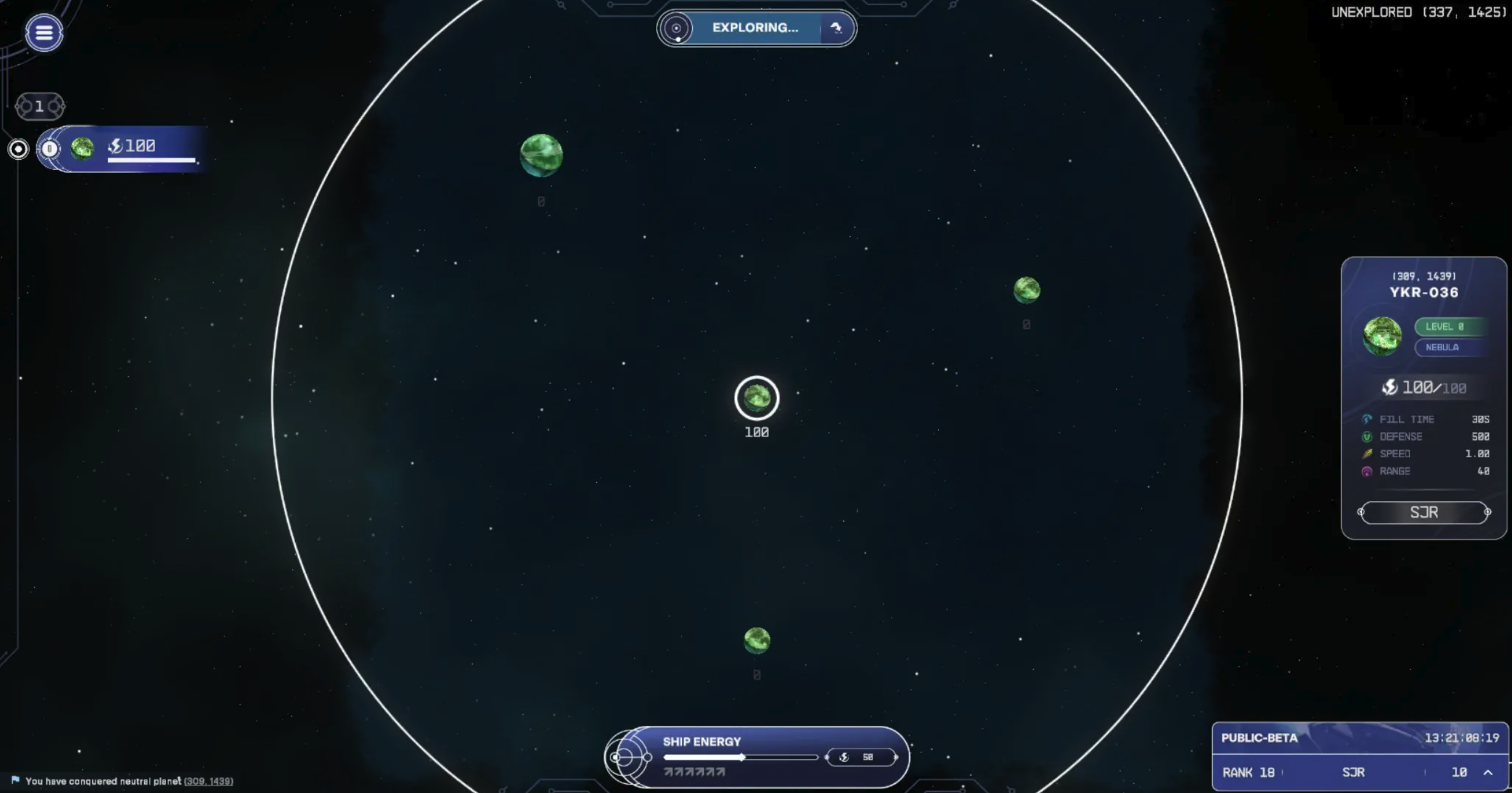Click the bullseye locator icon beside planet list

coord(18,149)
